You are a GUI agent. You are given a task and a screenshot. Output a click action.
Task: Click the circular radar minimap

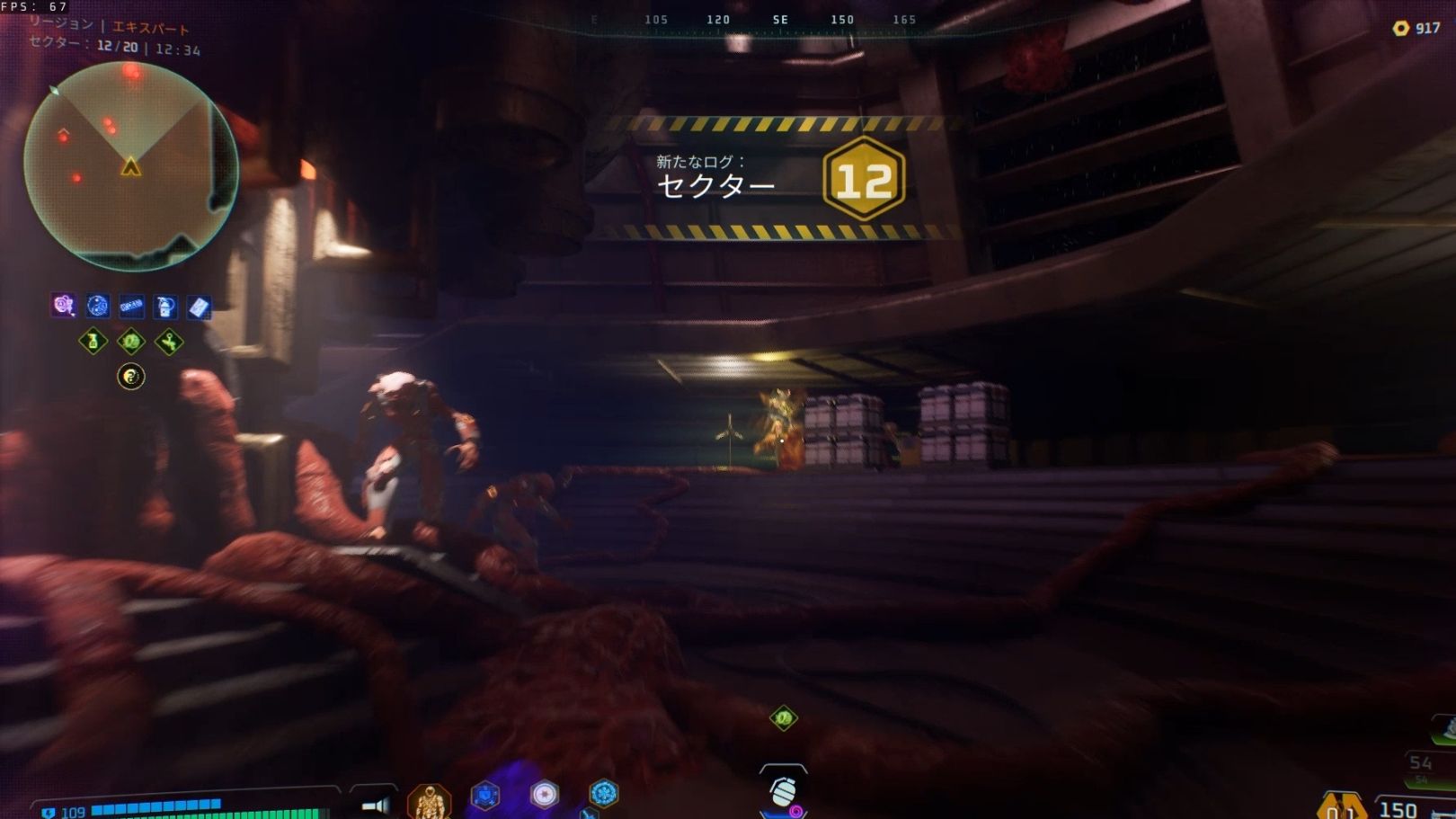click(x=131, y=166)
